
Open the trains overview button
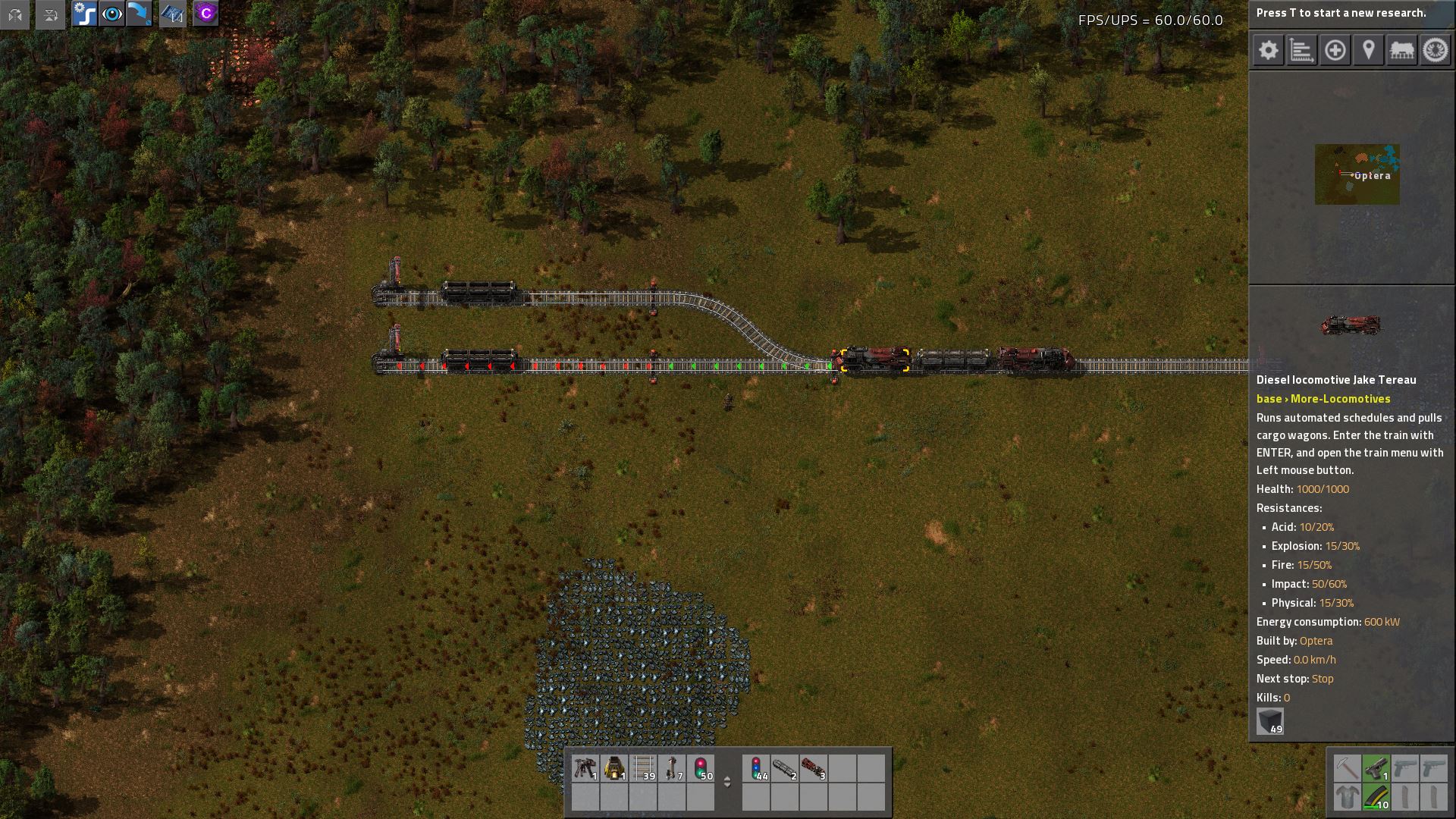click(x=1401, y=51)
